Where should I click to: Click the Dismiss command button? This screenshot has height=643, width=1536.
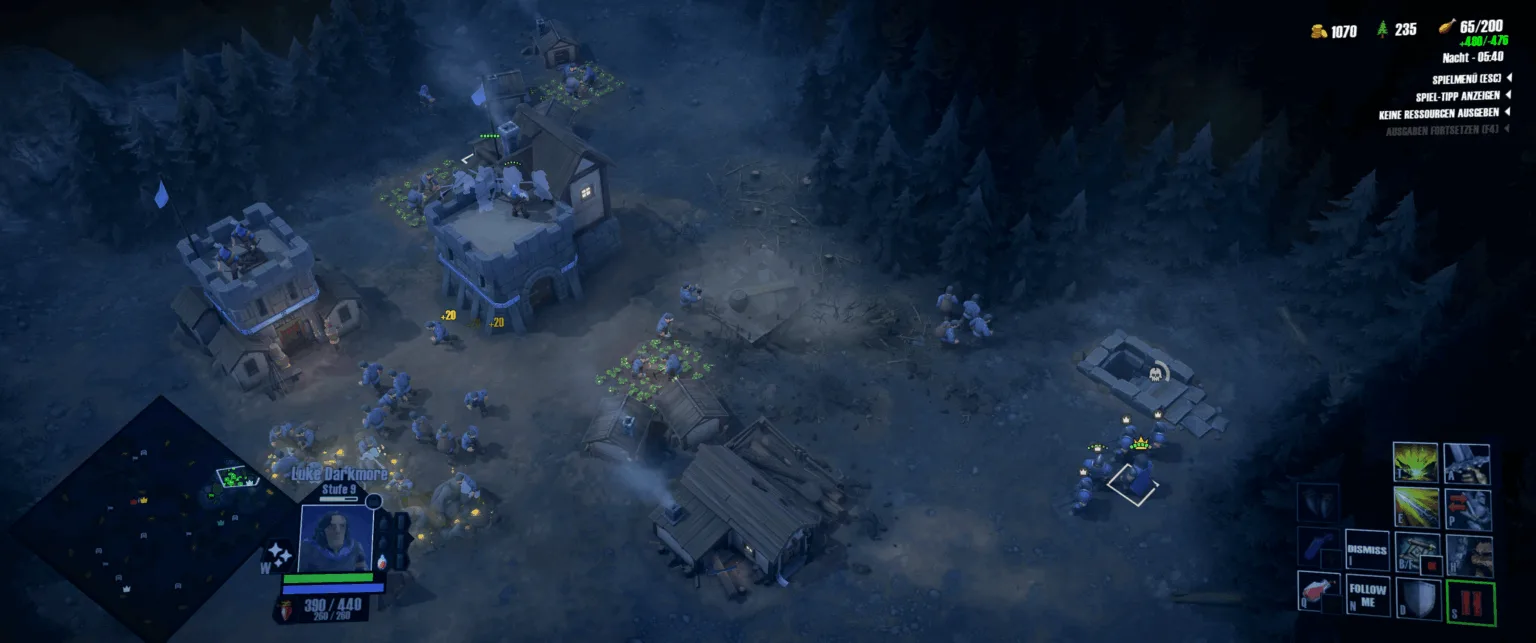click(1366, 550)
